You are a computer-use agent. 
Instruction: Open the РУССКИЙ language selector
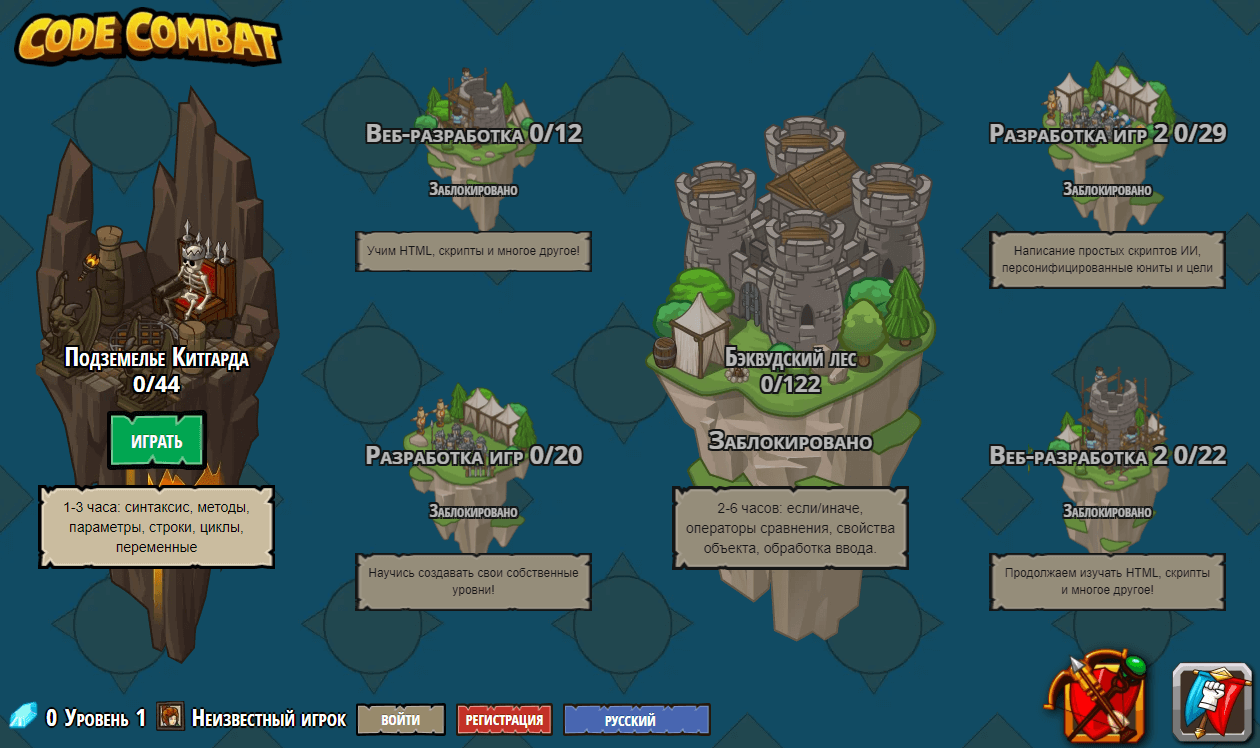click(636, 719)
